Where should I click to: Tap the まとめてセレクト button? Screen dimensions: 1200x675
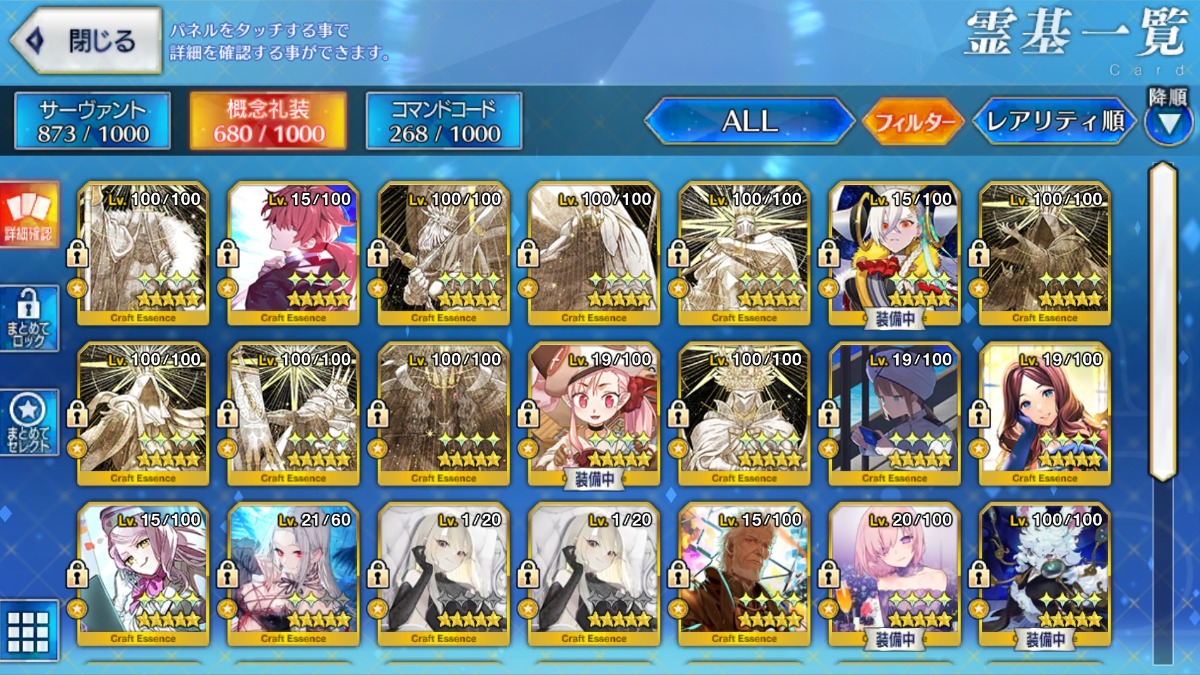(x=30, y=422)
